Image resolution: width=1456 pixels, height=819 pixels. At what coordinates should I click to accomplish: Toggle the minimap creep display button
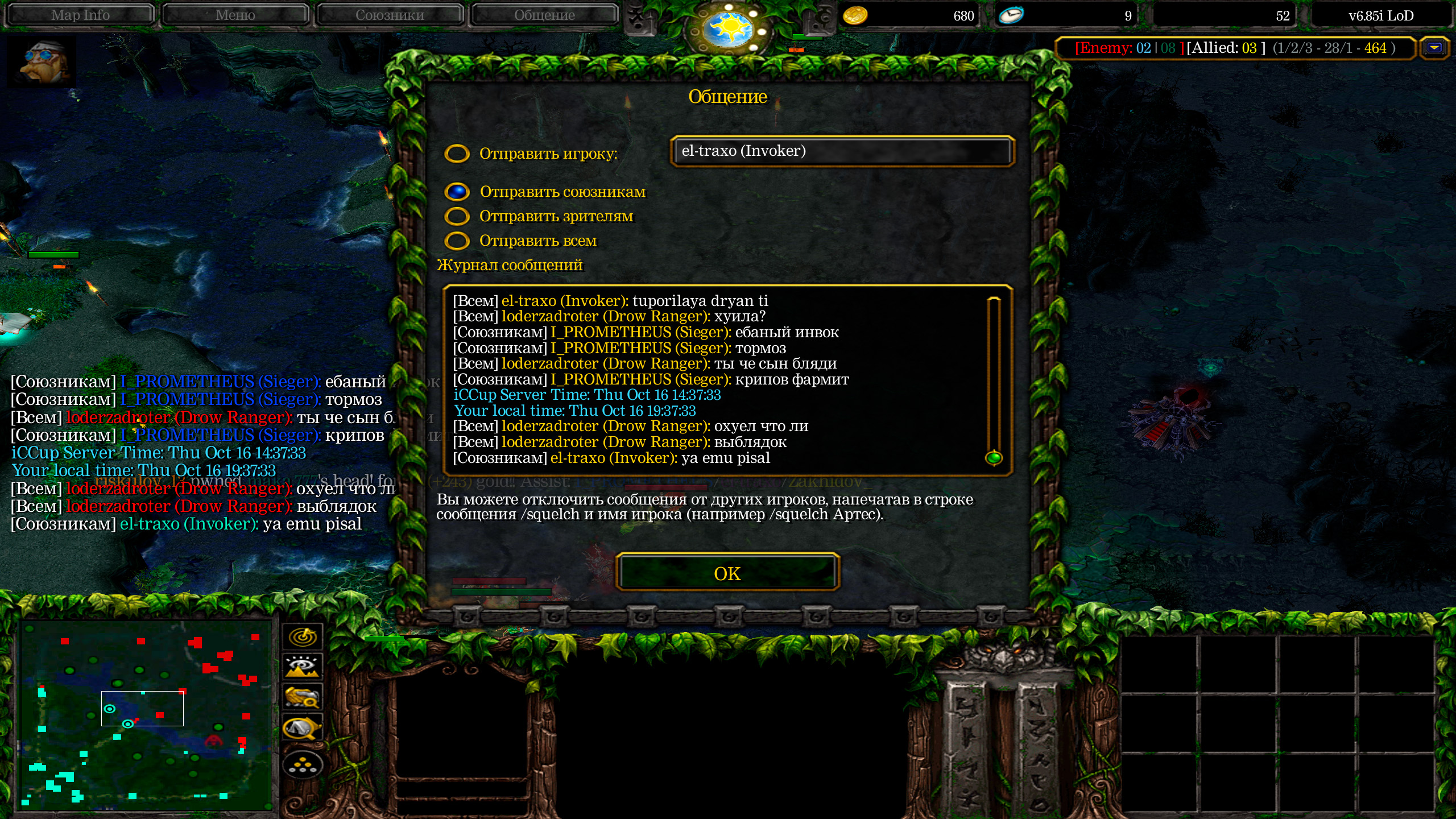(303, 727)
